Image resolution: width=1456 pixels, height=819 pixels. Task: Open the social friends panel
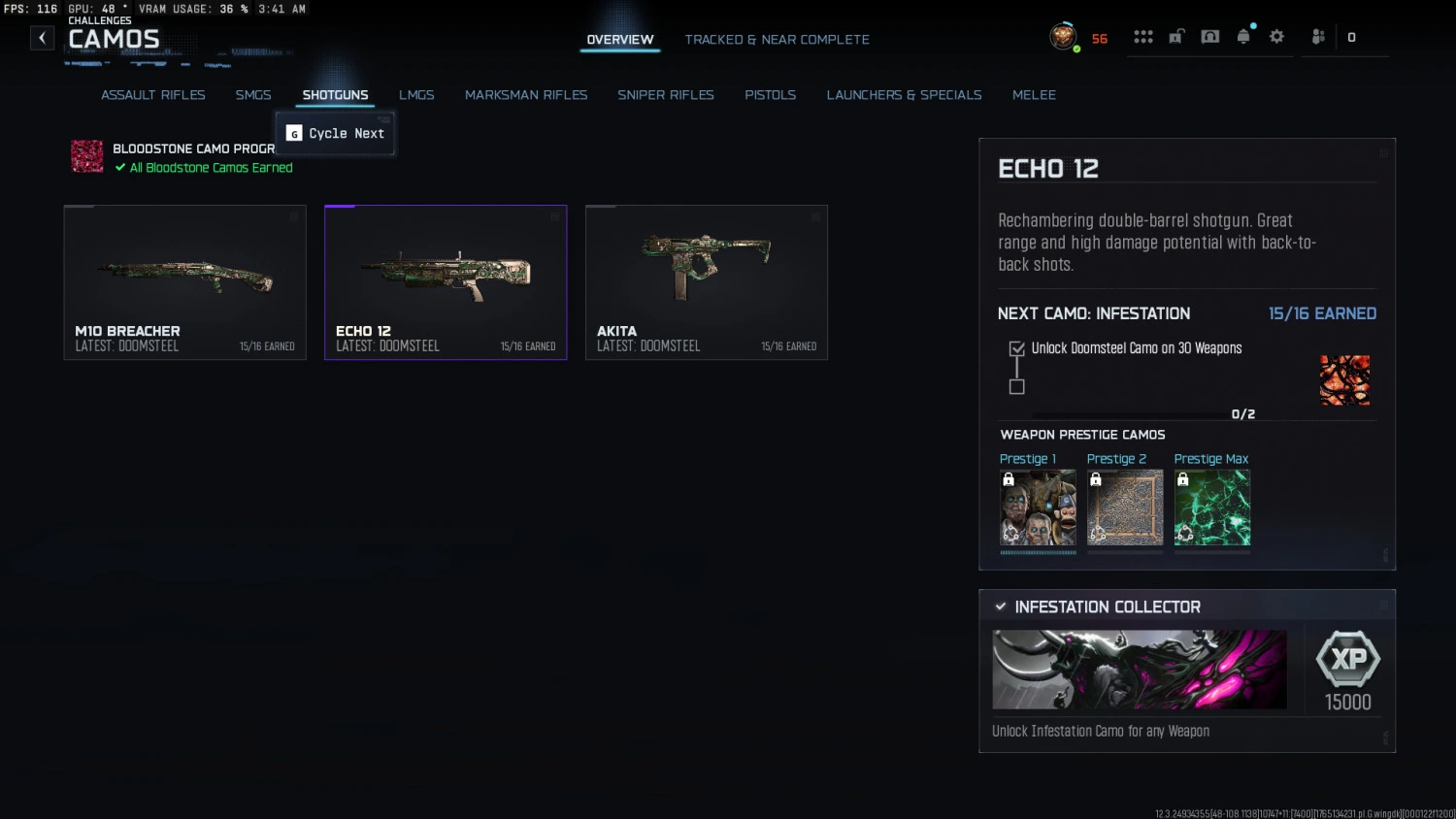point(1318,37)
